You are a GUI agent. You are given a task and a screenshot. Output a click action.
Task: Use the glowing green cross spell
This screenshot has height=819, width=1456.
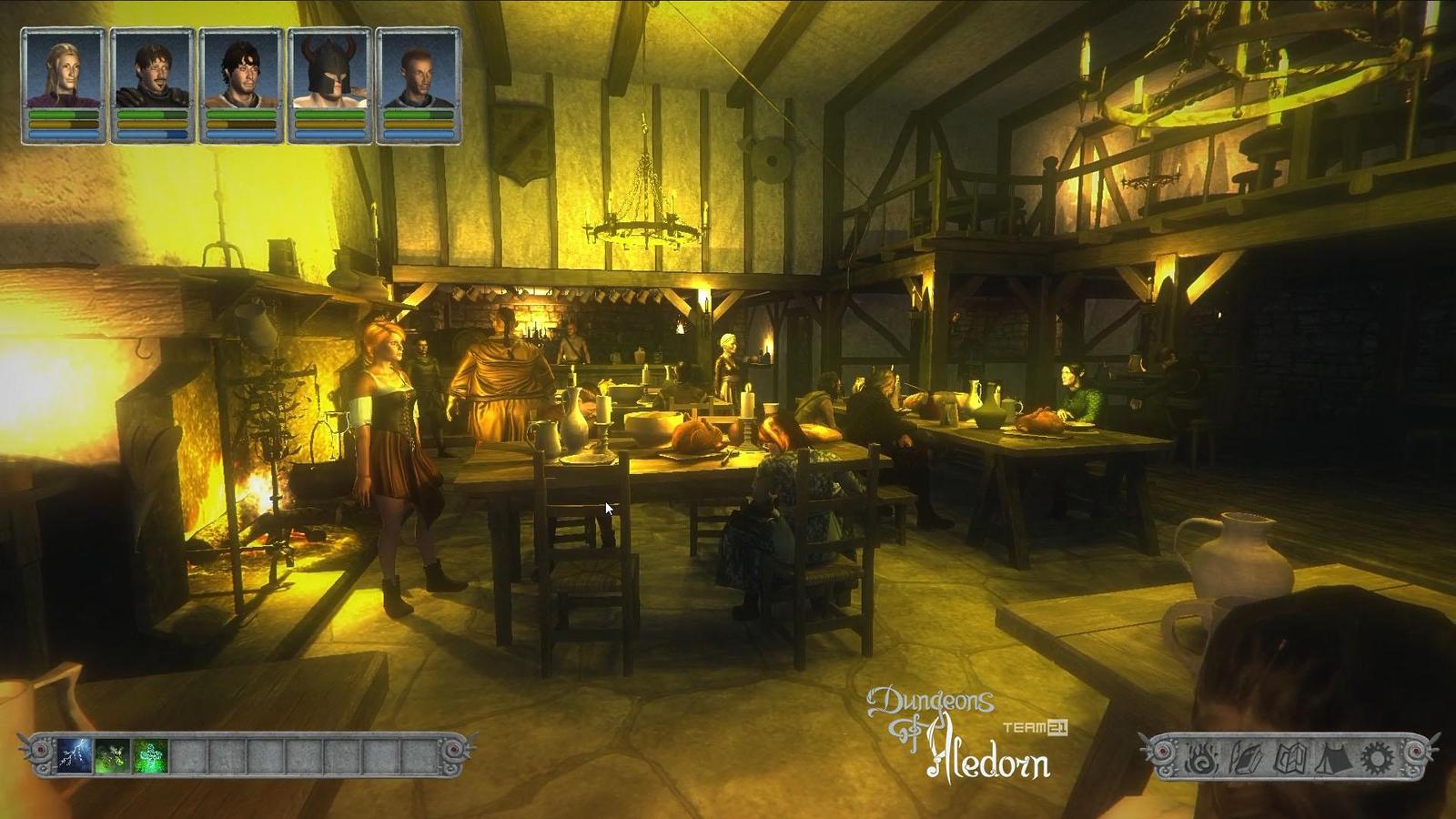pos(150,755)
